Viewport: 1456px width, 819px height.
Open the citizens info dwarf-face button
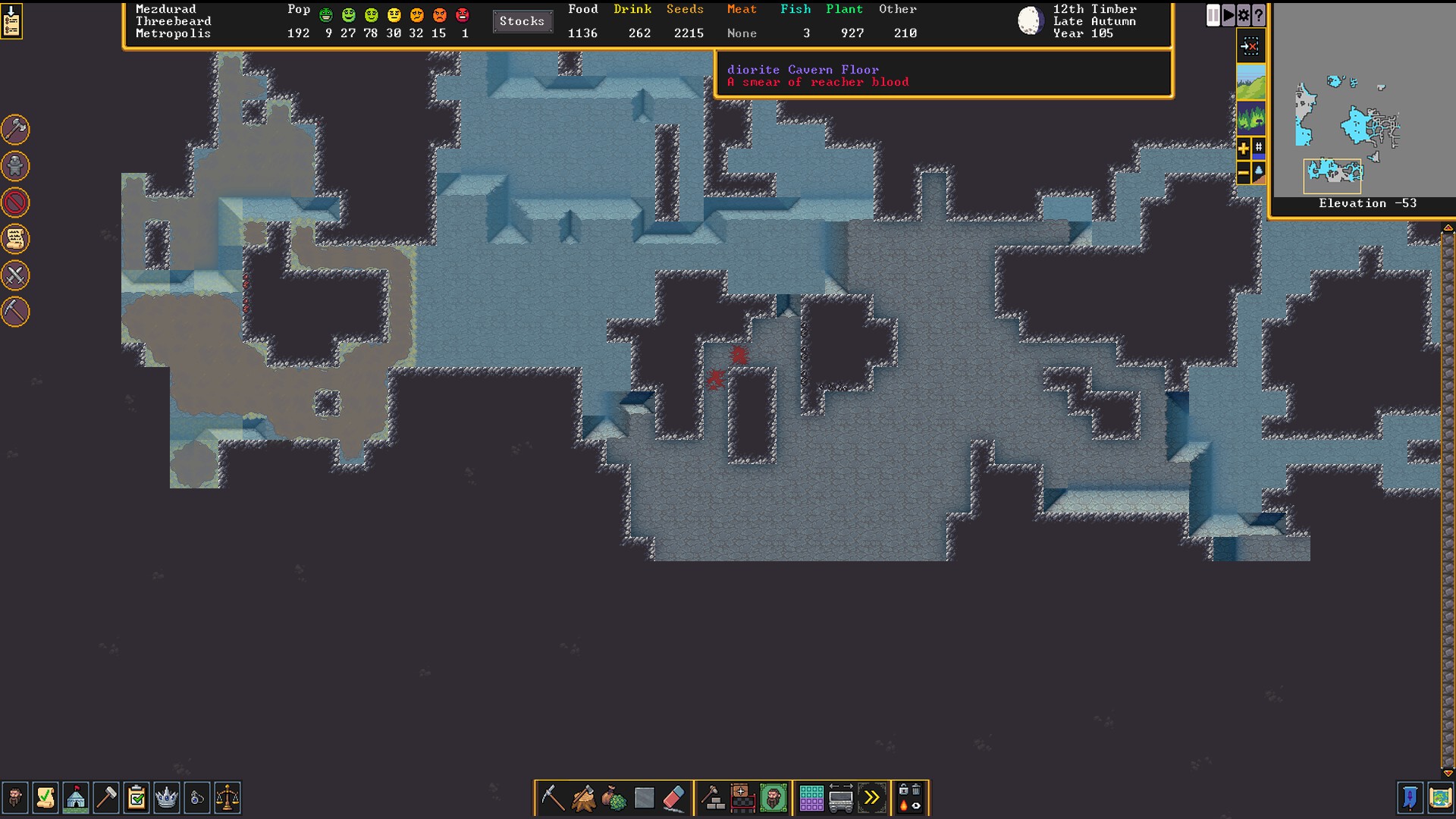15,798
